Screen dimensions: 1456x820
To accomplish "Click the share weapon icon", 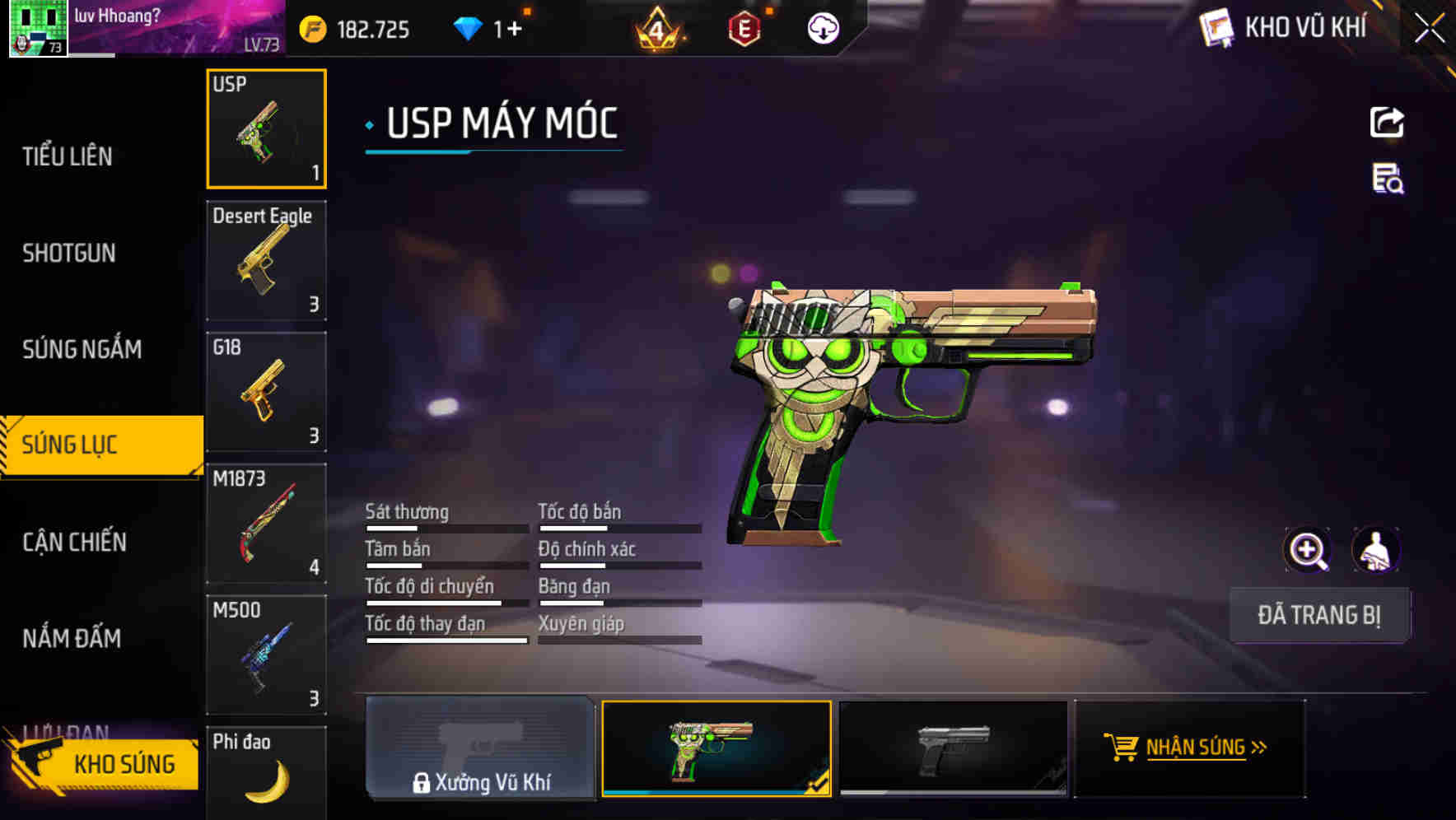I will coord(1387,122).
